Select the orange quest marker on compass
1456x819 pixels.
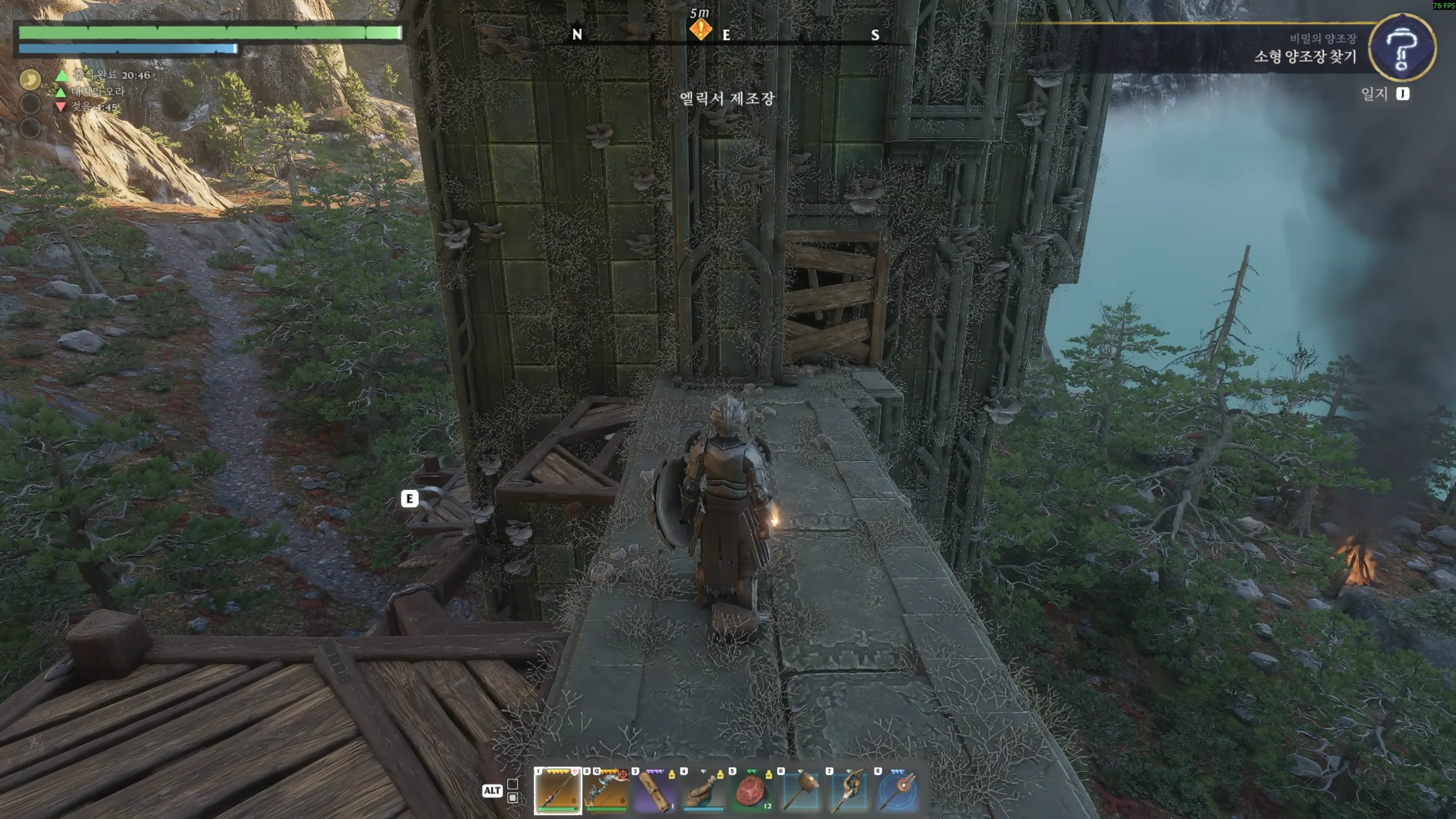(x=700, y=30)
